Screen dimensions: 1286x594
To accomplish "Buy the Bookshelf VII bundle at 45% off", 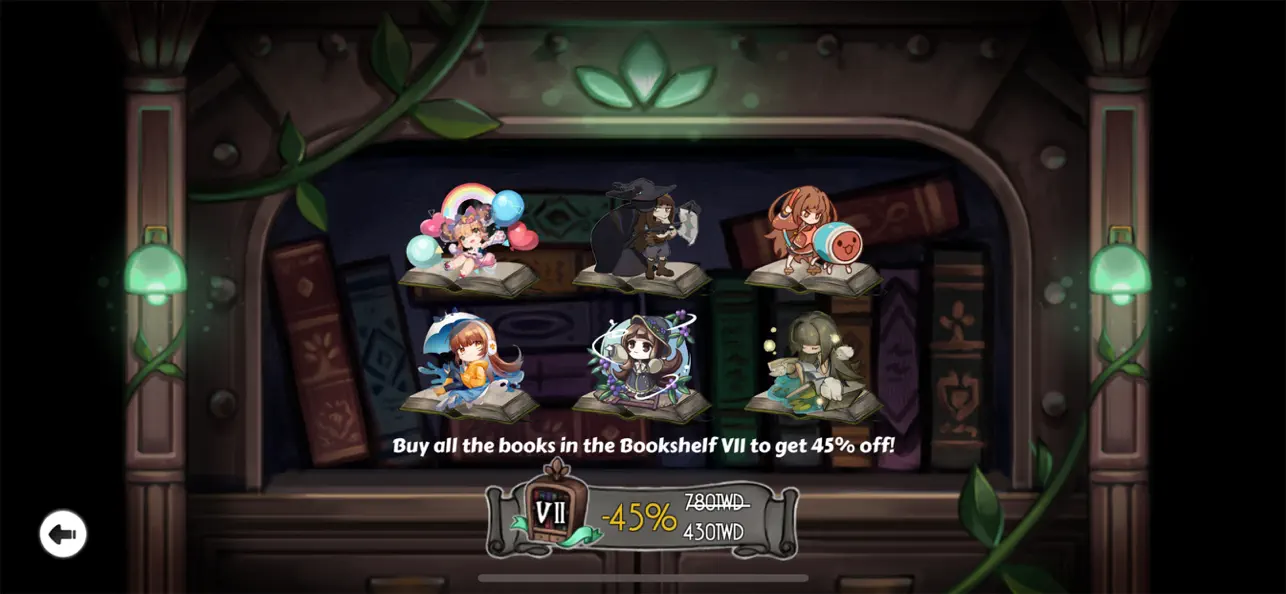I will tap(642, 517).
